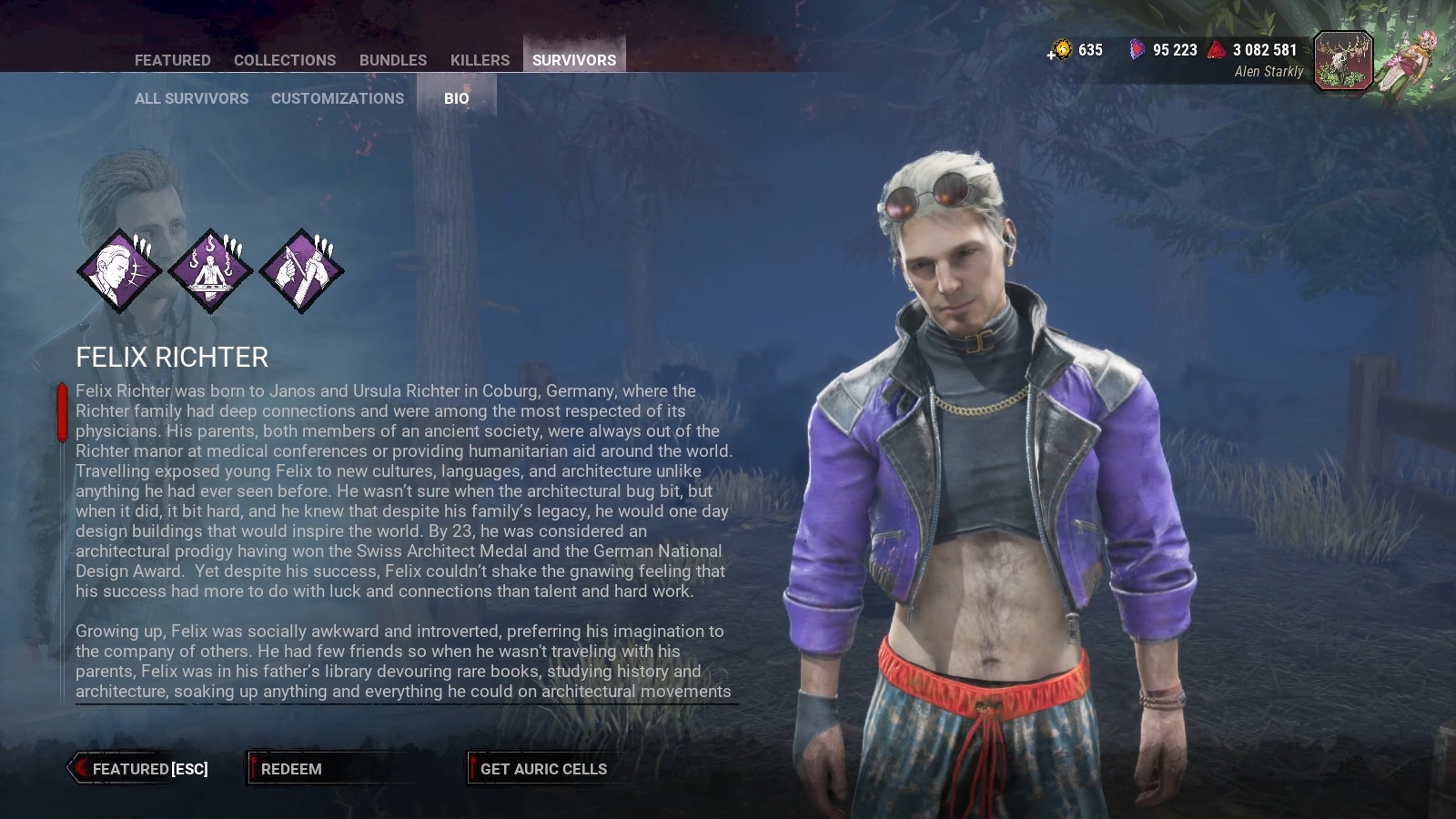Select the Killers tab
Image resolution: width=1456 pixels, height=819 pixels.
(480, 60)
